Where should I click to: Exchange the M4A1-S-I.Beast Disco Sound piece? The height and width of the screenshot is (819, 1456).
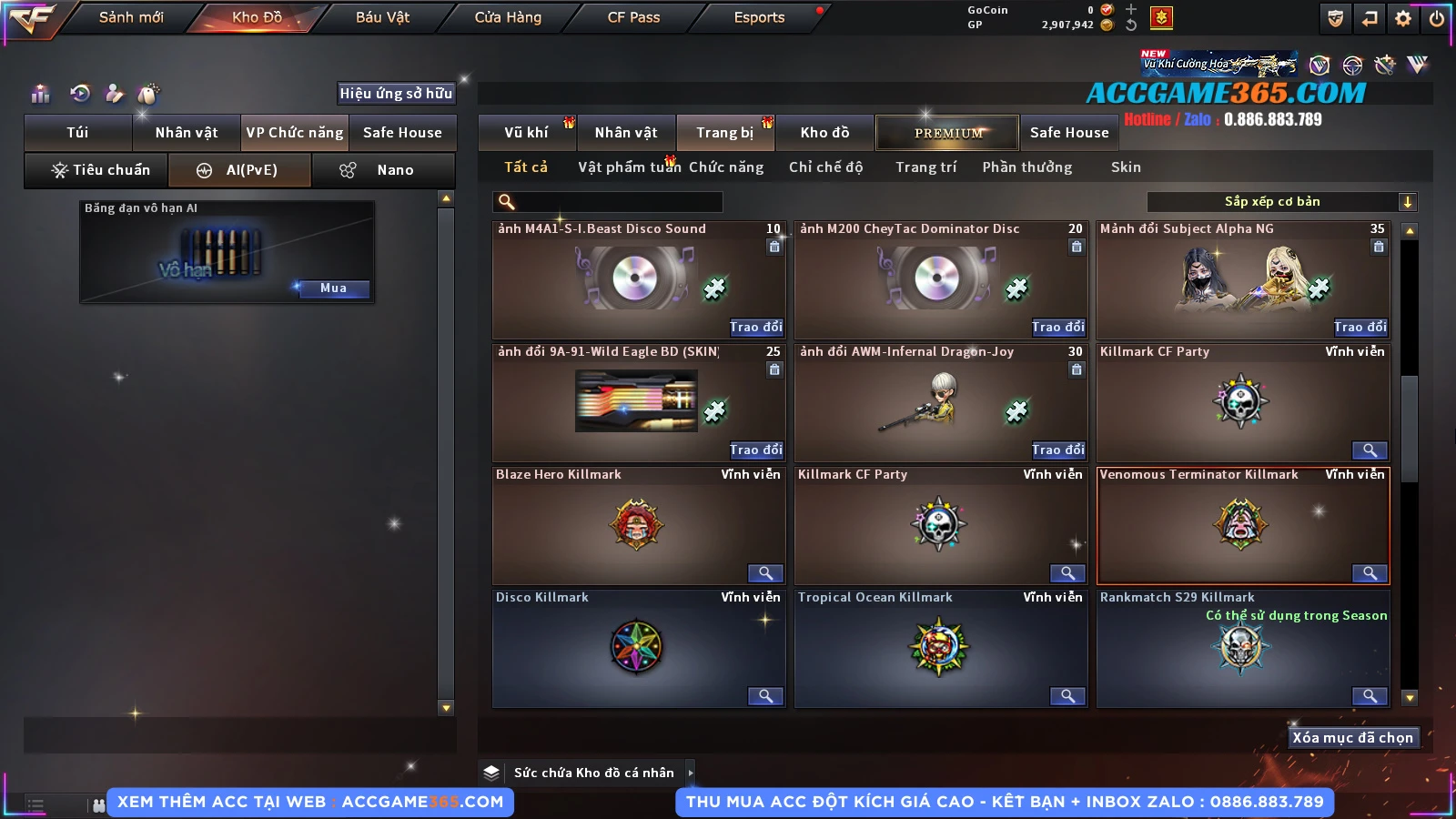coord(755,327)
